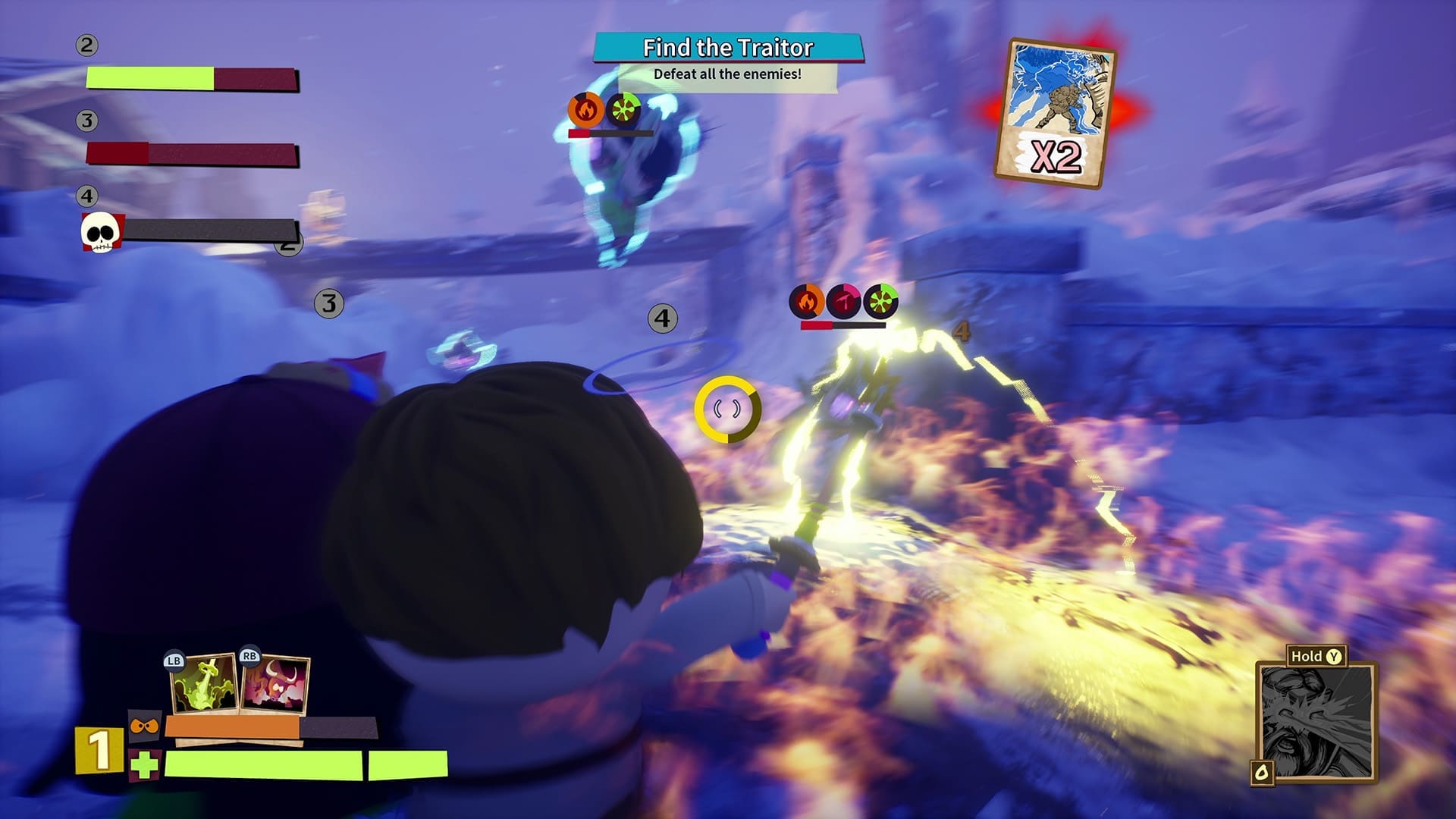Click the yellow player 1 badge
1456x819 pixels.
tap(99, 751)
